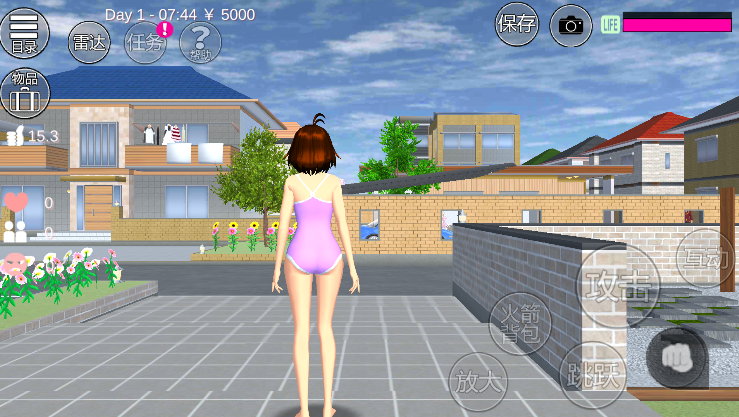Activate the 火箭背包 jetpack button

tap(519, 325)
